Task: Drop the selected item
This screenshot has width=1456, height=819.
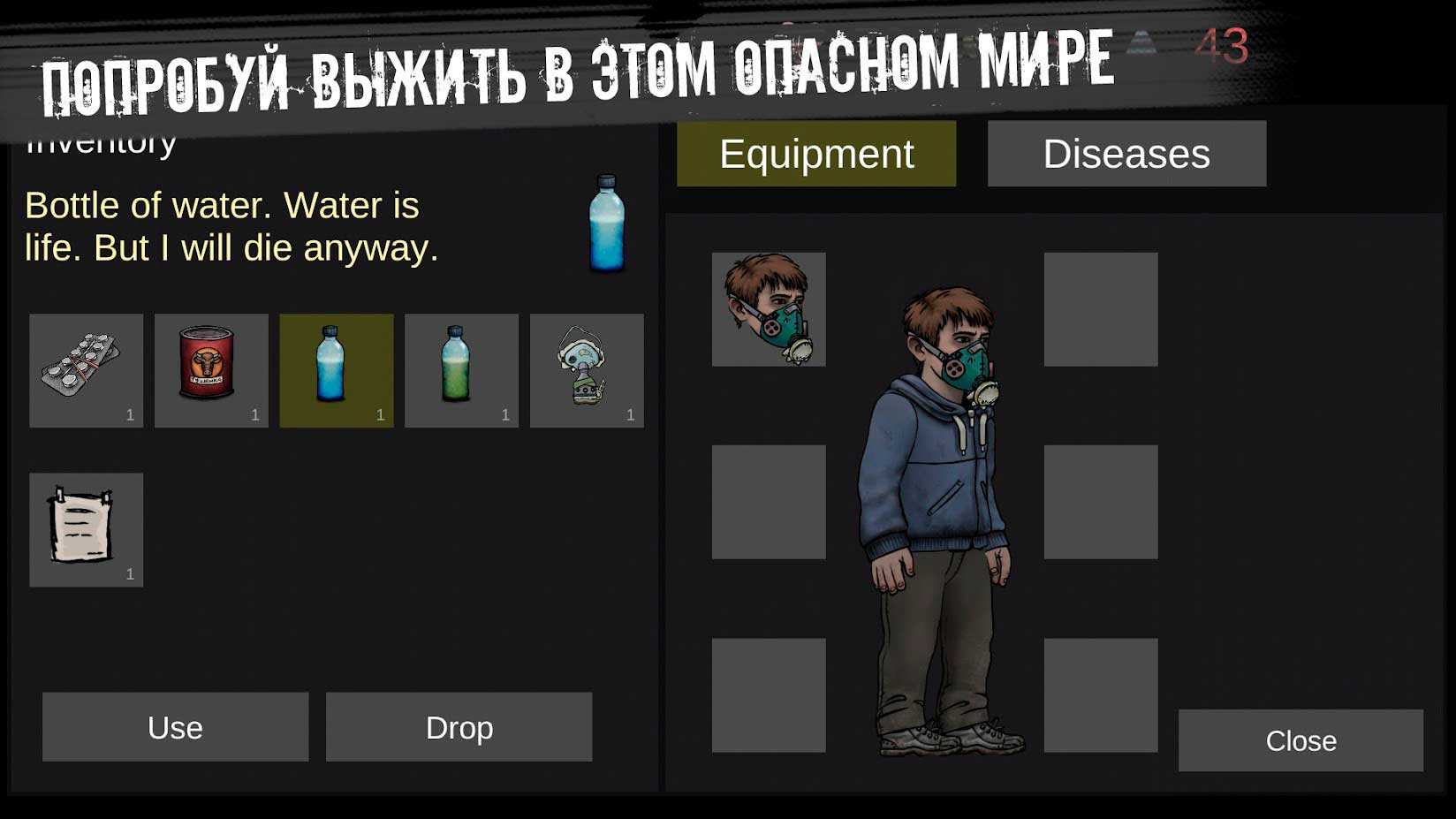Action: click(459, 727)
